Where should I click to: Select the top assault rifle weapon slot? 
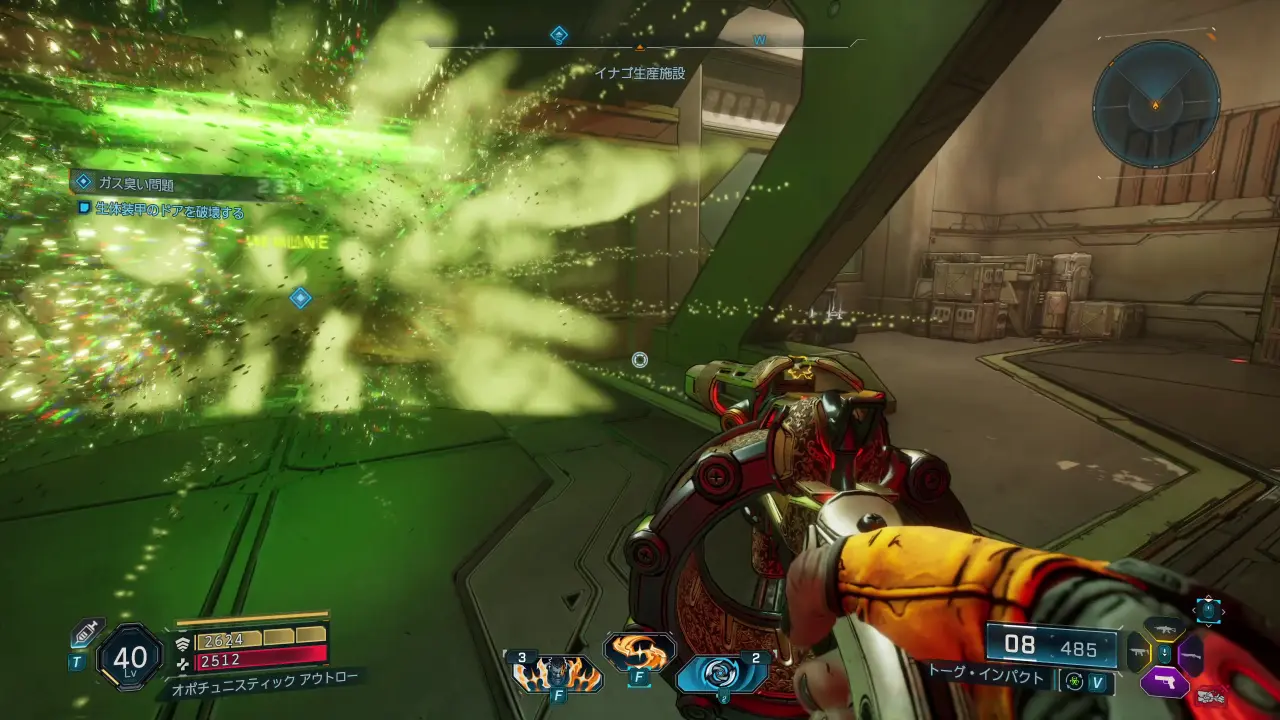pos(1164,629)
